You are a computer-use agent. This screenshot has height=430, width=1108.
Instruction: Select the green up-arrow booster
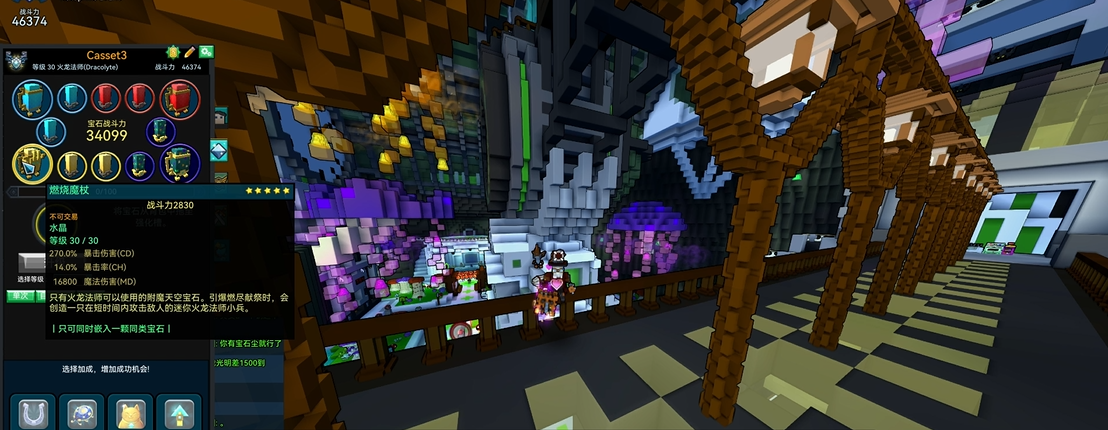point(179,413)
